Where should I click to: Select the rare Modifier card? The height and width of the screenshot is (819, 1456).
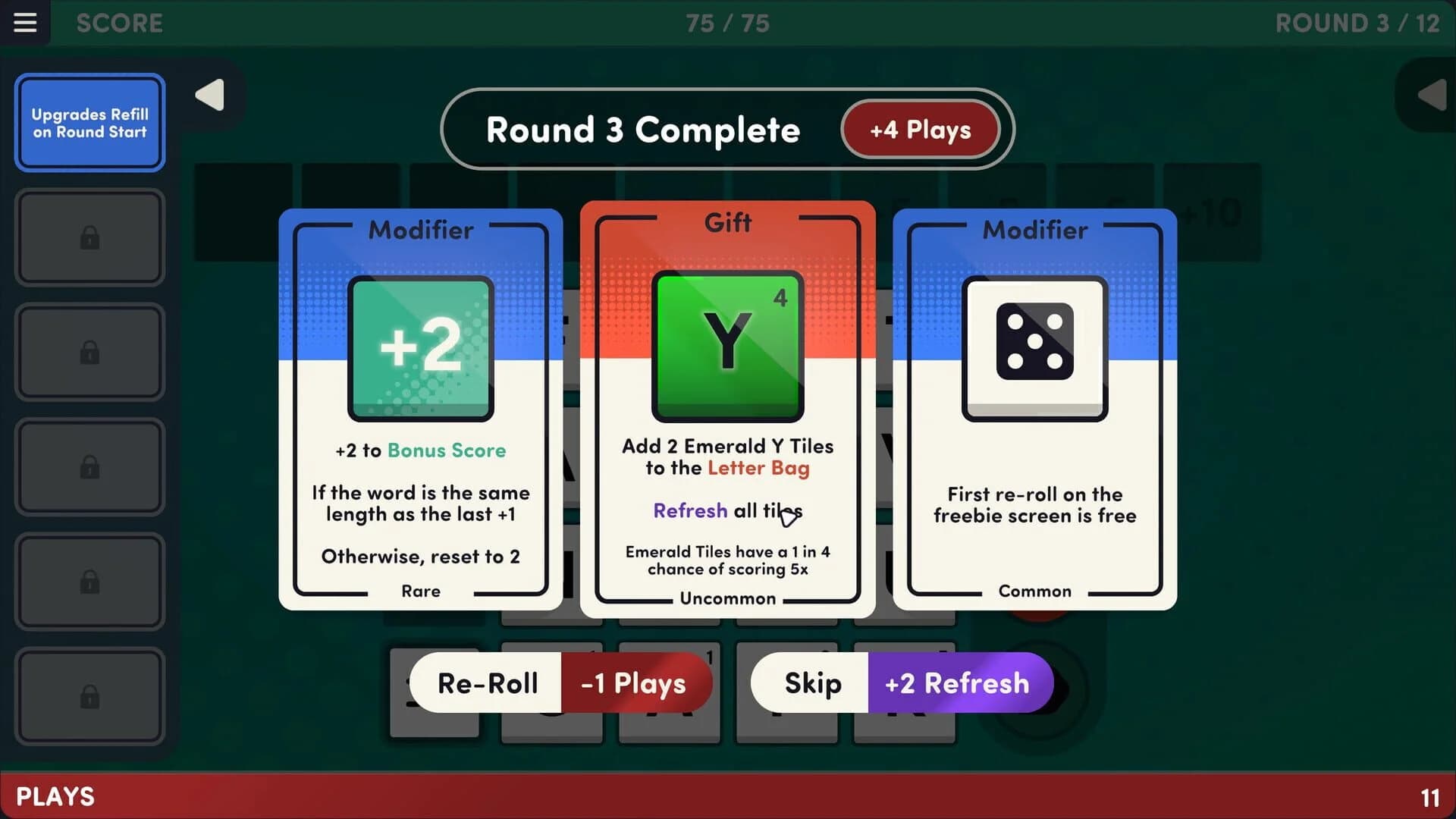(x=420, y=409)
